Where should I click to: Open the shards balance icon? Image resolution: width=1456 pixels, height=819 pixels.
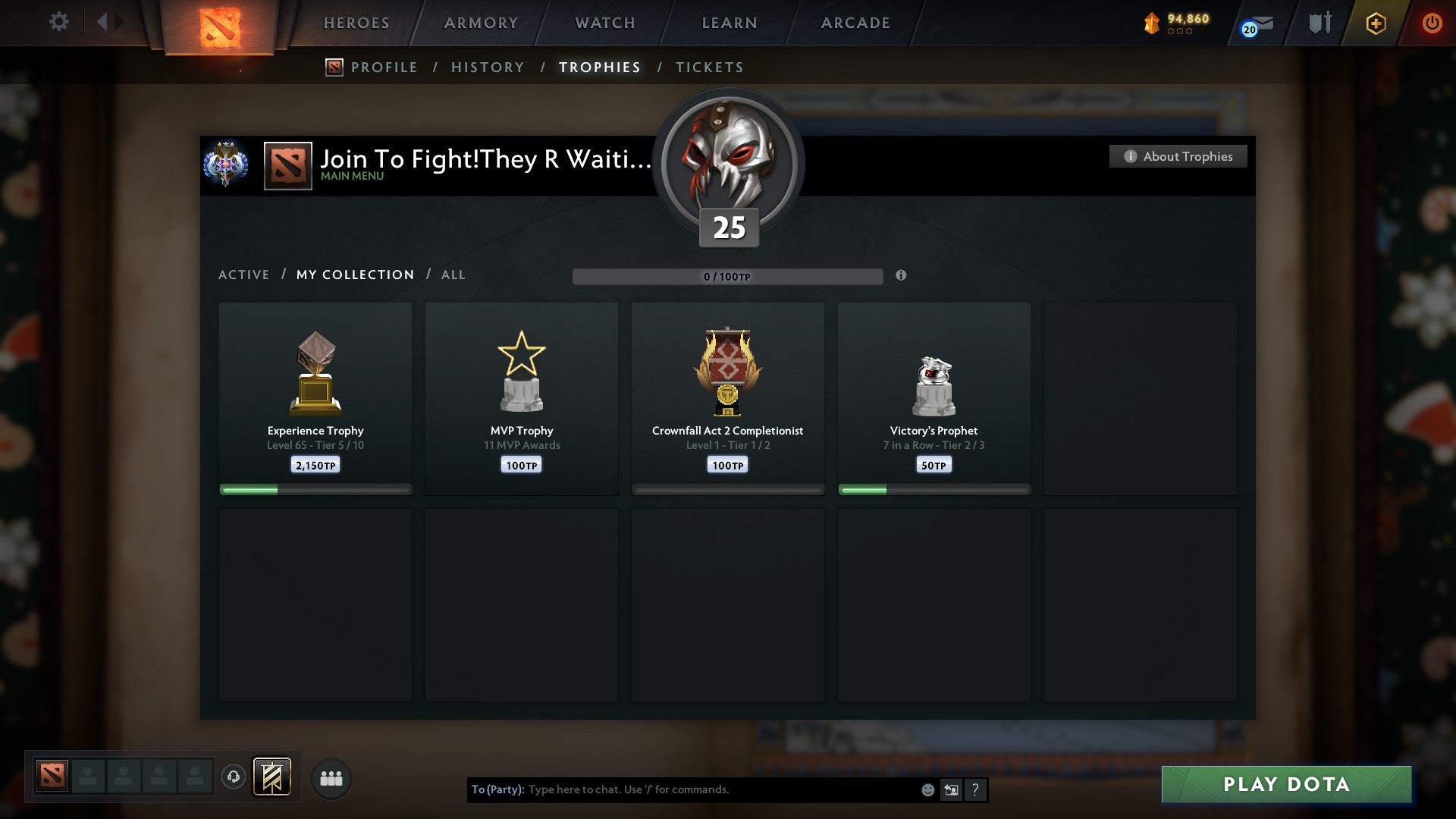[x=1153, y=23]
